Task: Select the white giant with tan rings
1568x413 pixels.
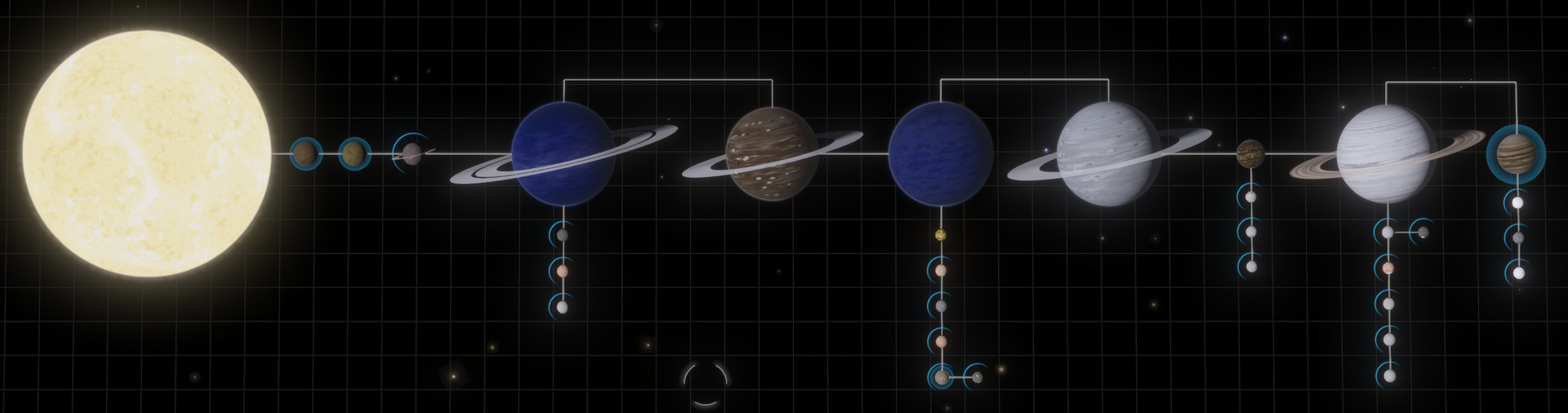Action: (x=1387, y=155)
